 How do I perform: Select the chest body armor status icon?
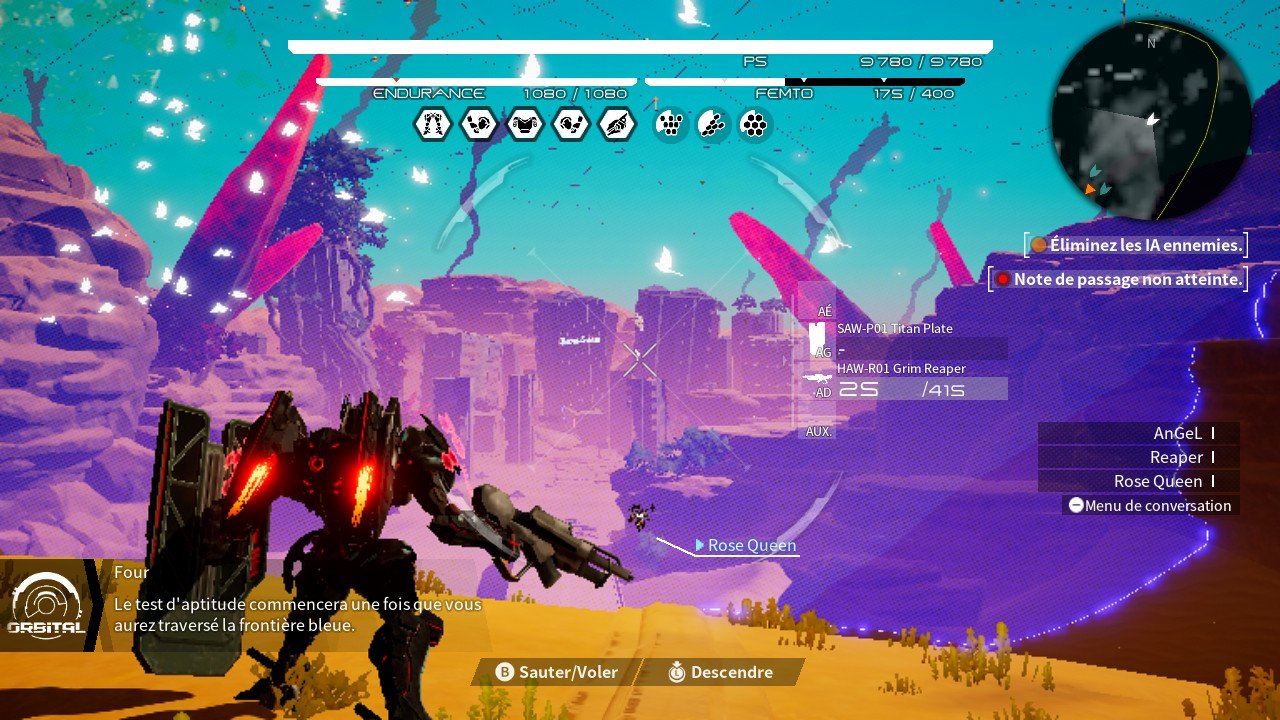click(524, 125)
